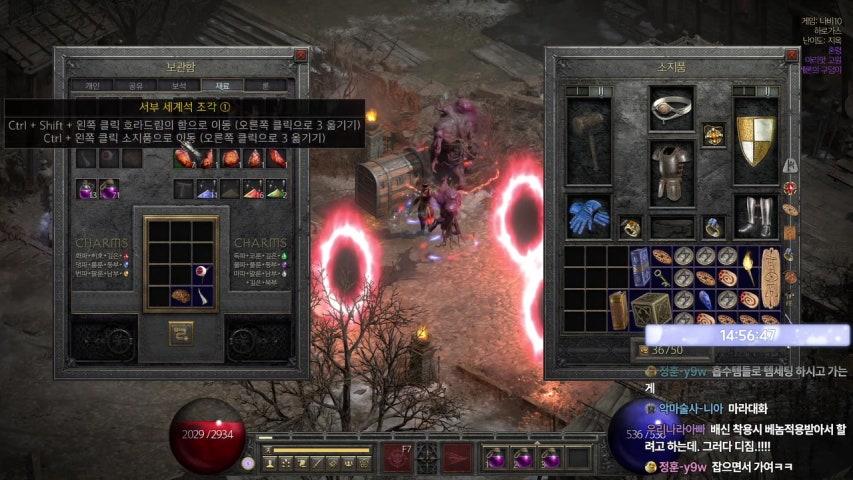Use the first purple potion in the belt
This screenshot has height=480, width=853.
coord(494,458)
